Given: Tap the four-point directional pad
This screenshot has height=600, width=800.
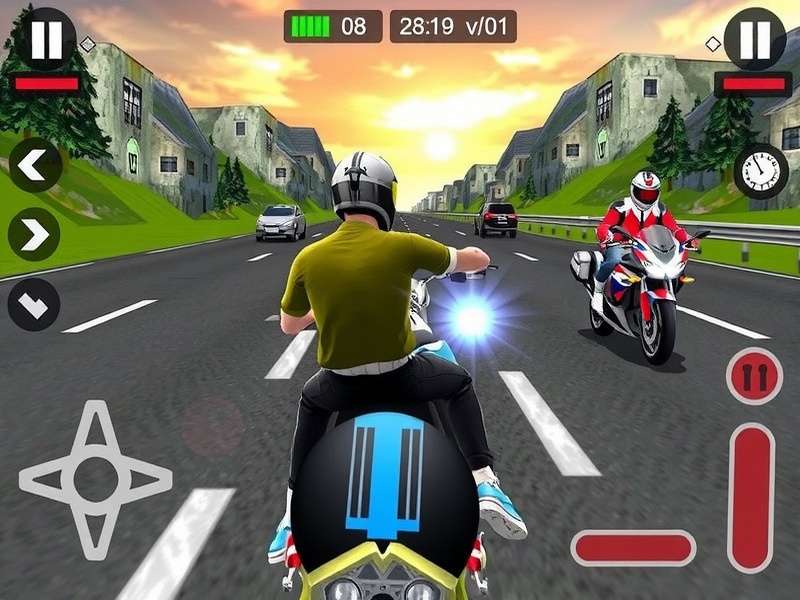Looking at the screenshot, I should pos(95,480).
